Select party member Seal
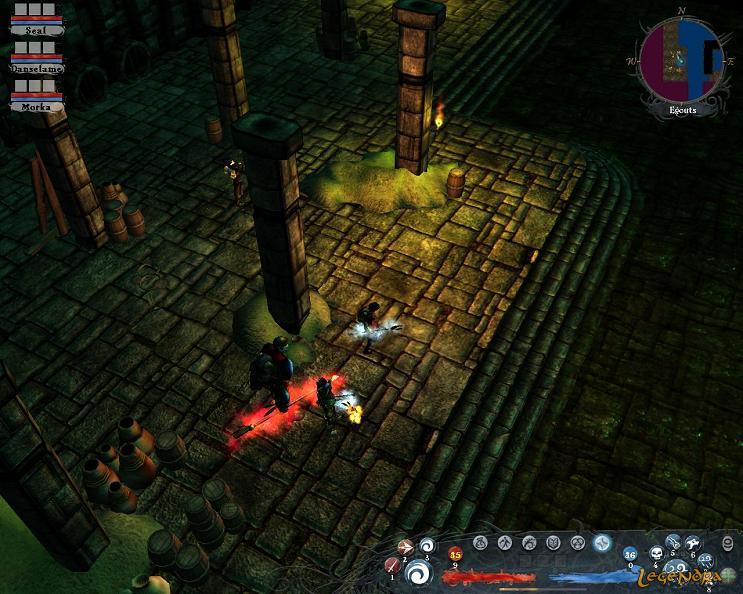 [37, 30]
